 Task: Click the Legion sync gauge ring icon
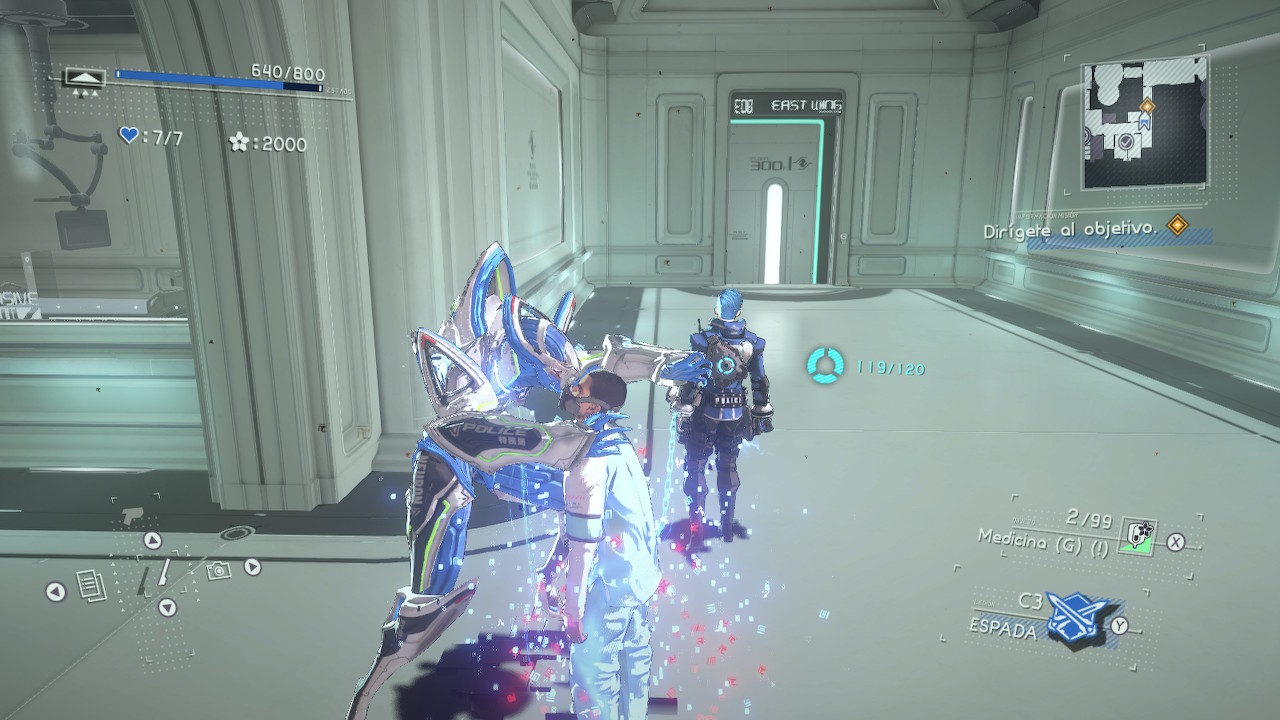826,366
